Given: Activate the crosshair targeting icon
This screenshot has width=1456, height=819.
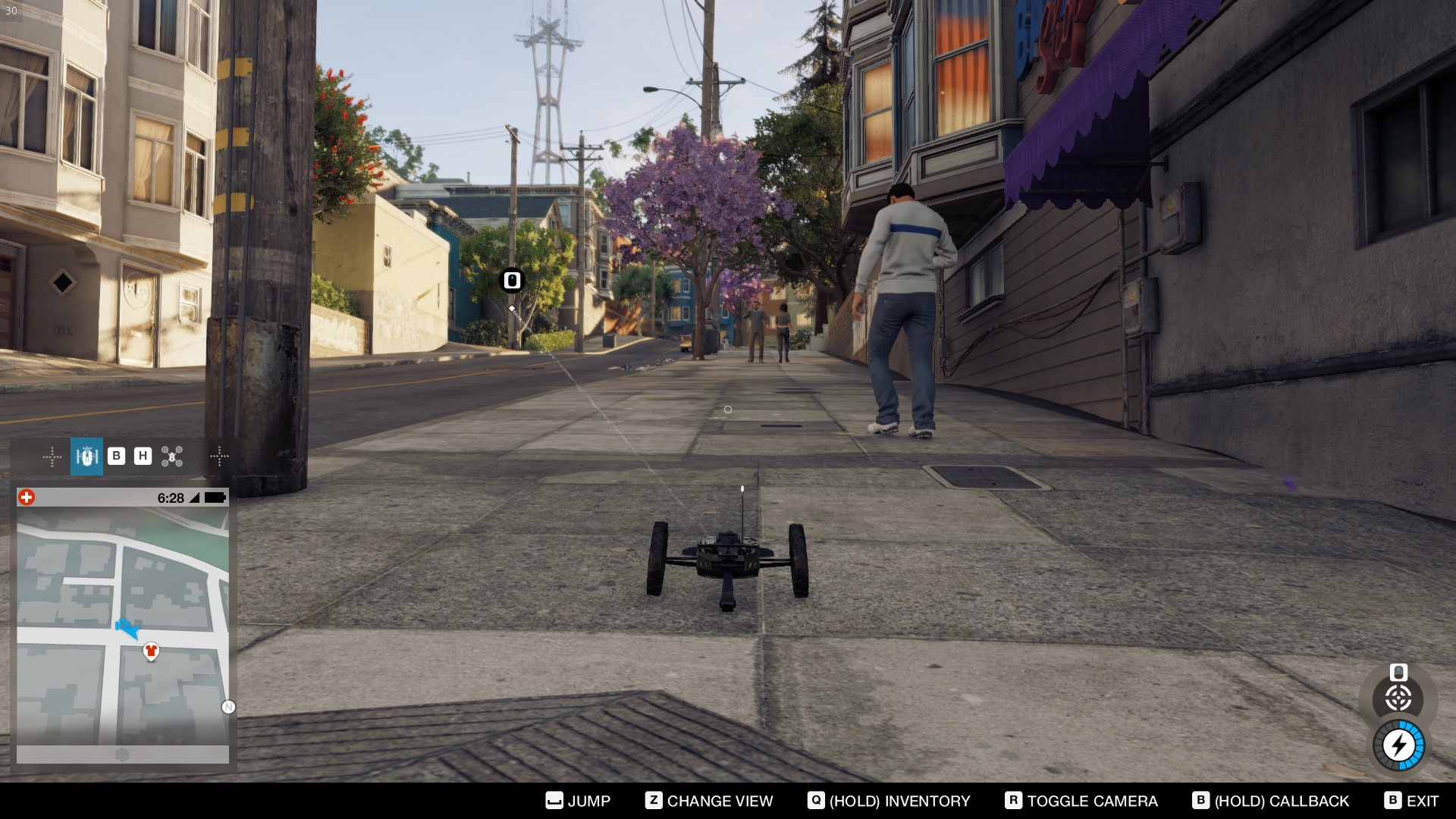Looking at the screenshot, I should click(1398, 698).
